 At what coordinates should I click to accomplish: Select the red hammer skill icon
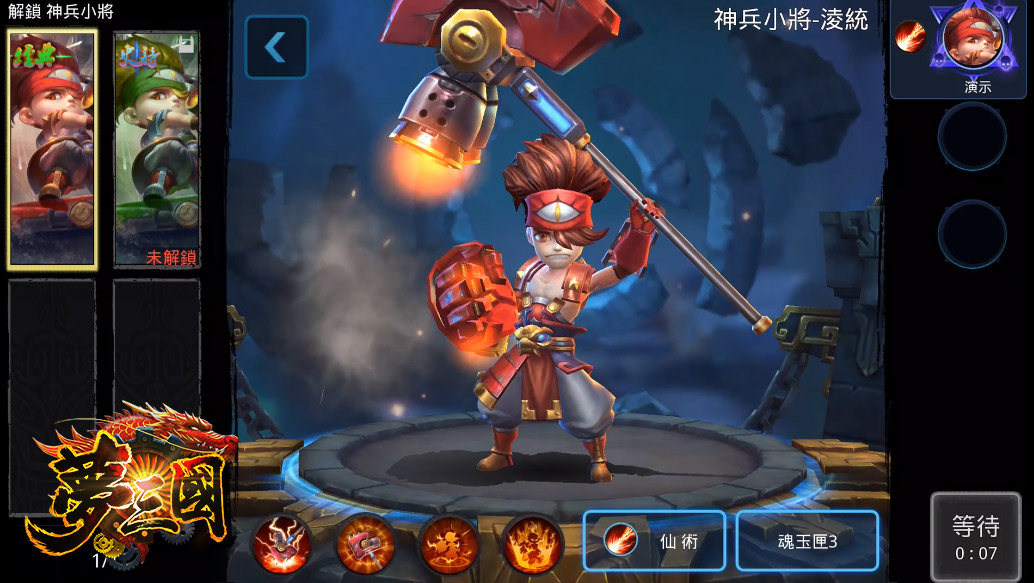click(365, 545)
